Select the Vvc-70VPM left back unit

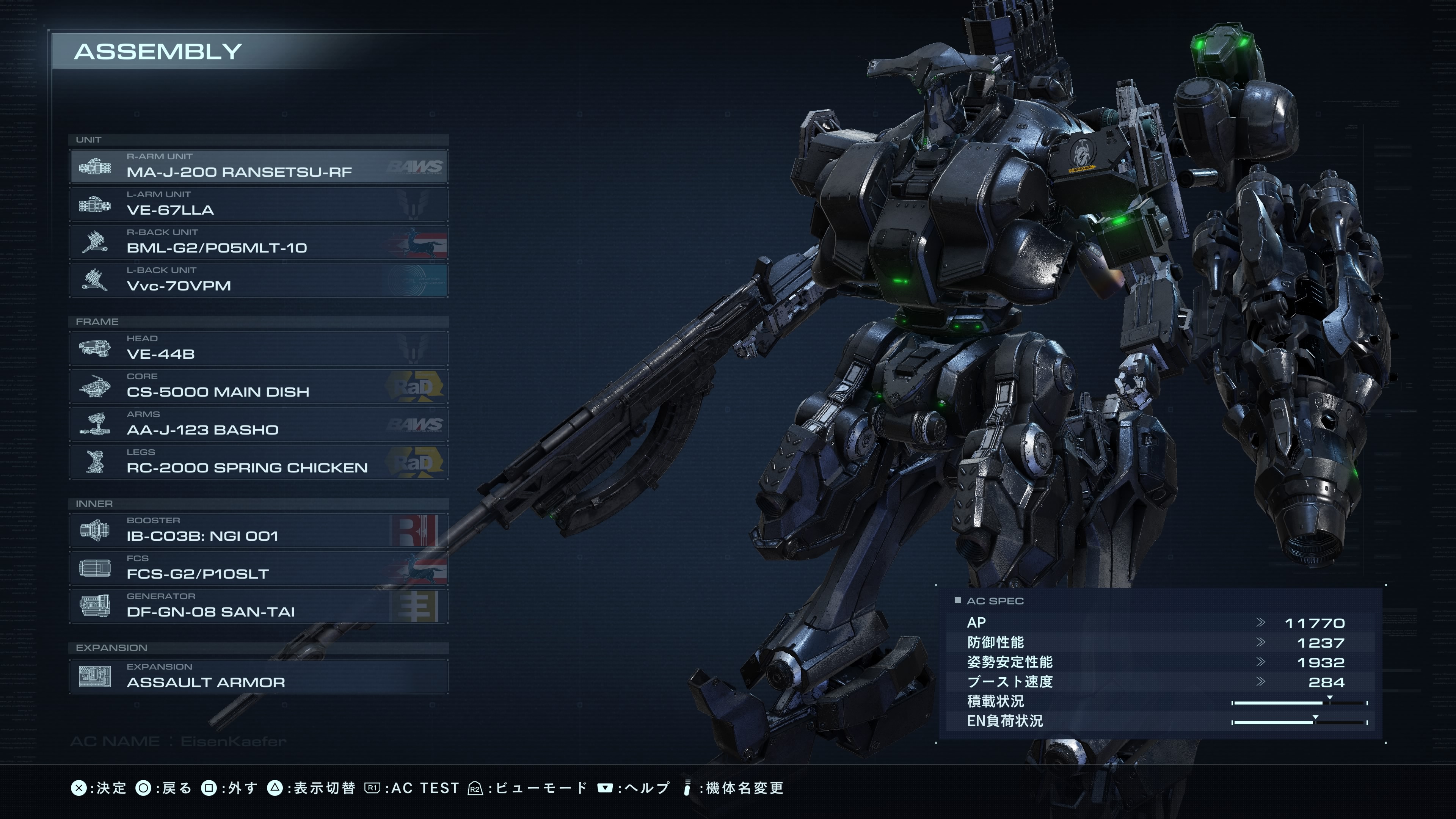tap(258, 280)
